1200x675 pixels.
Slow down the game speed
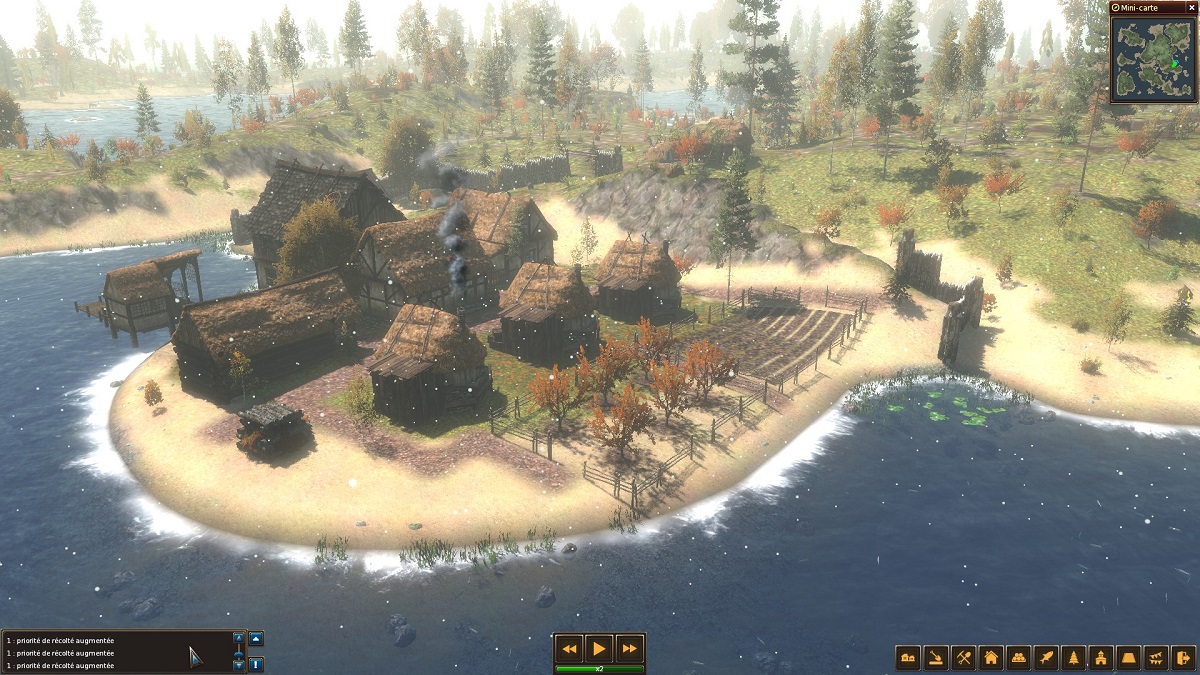click(569, 648)
